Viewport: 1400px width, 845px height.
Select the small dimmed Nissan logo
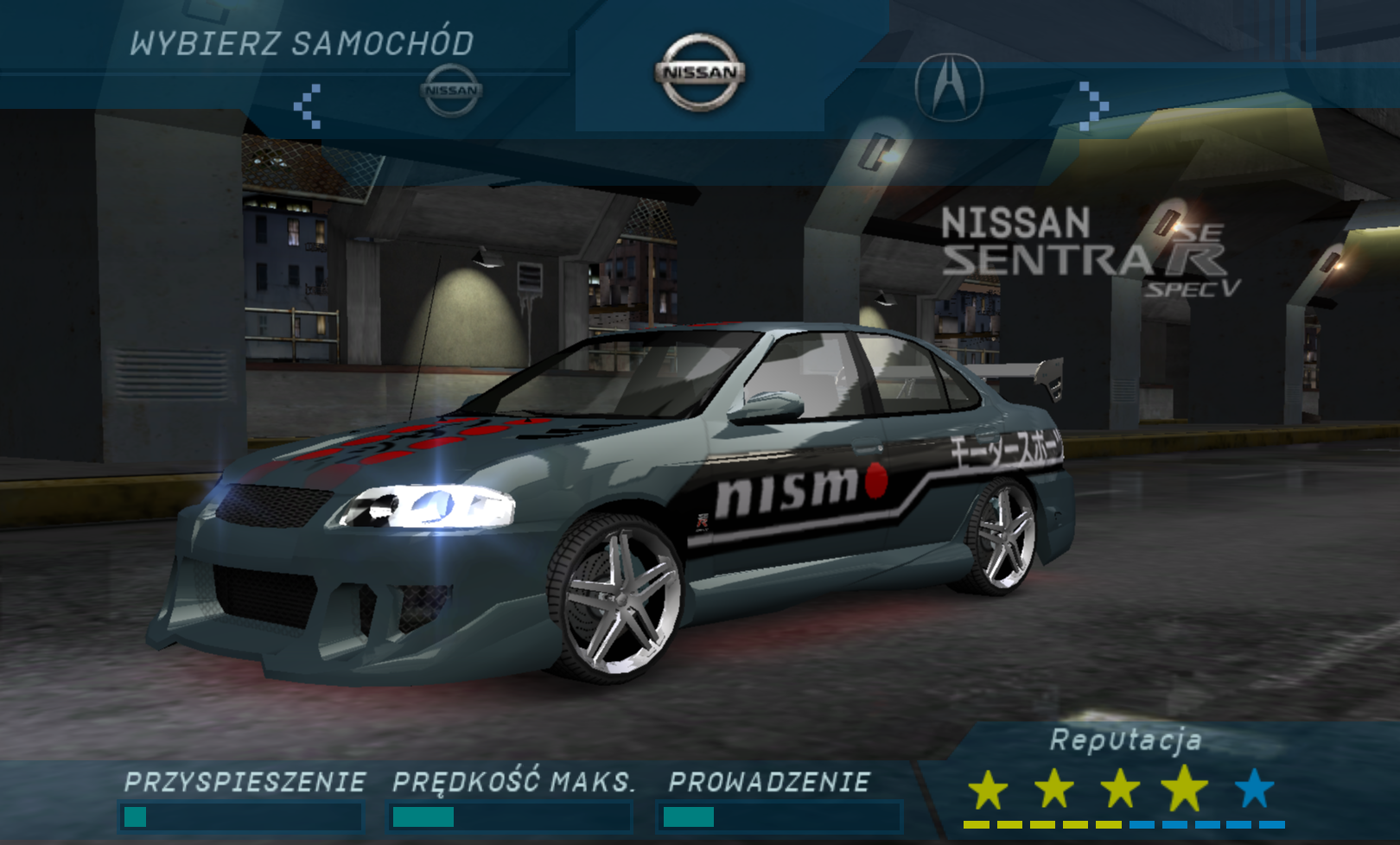point(451,90)
